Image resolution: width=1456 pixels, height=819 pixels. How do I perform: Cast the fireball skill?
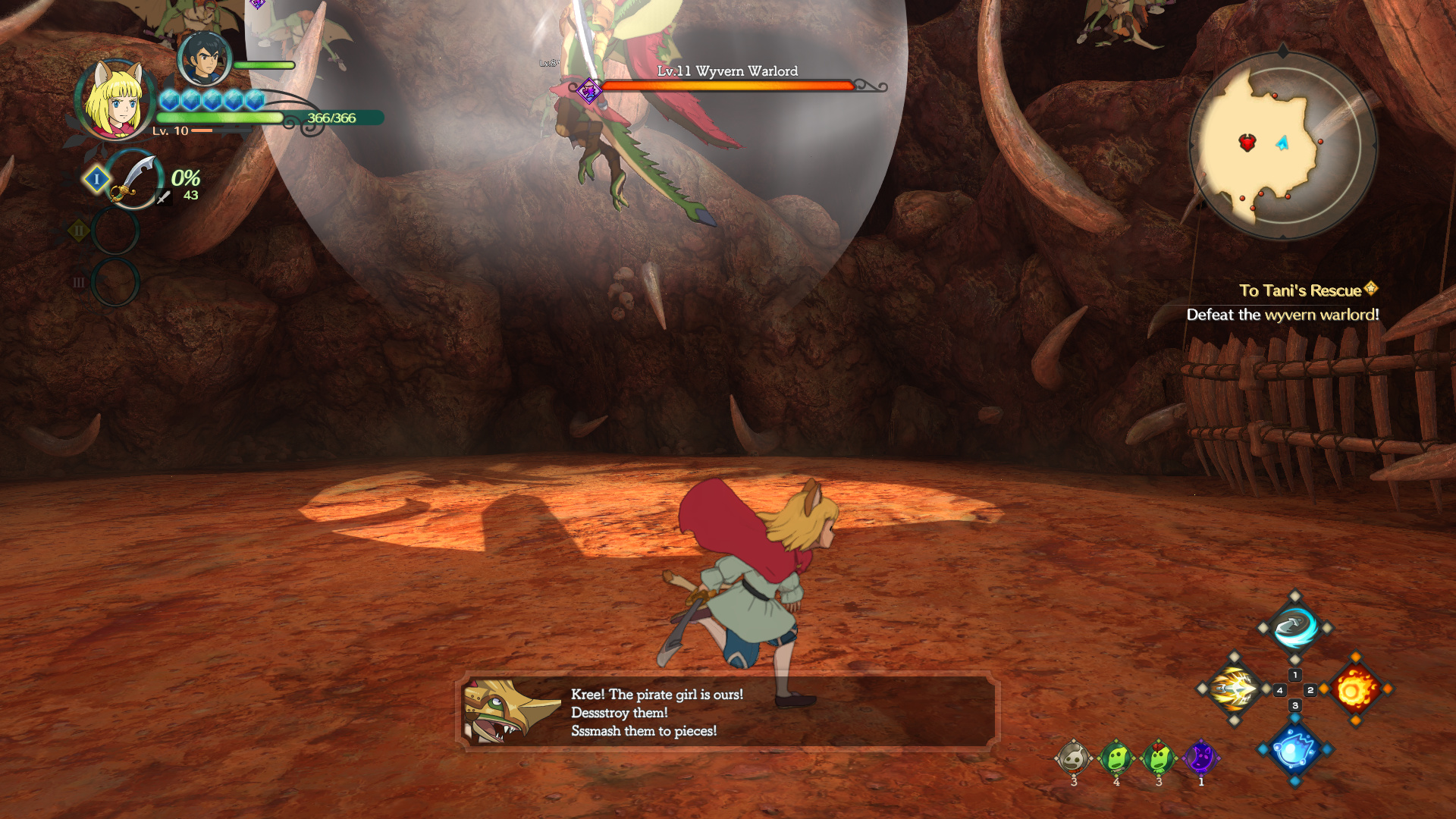(1355, 689)
